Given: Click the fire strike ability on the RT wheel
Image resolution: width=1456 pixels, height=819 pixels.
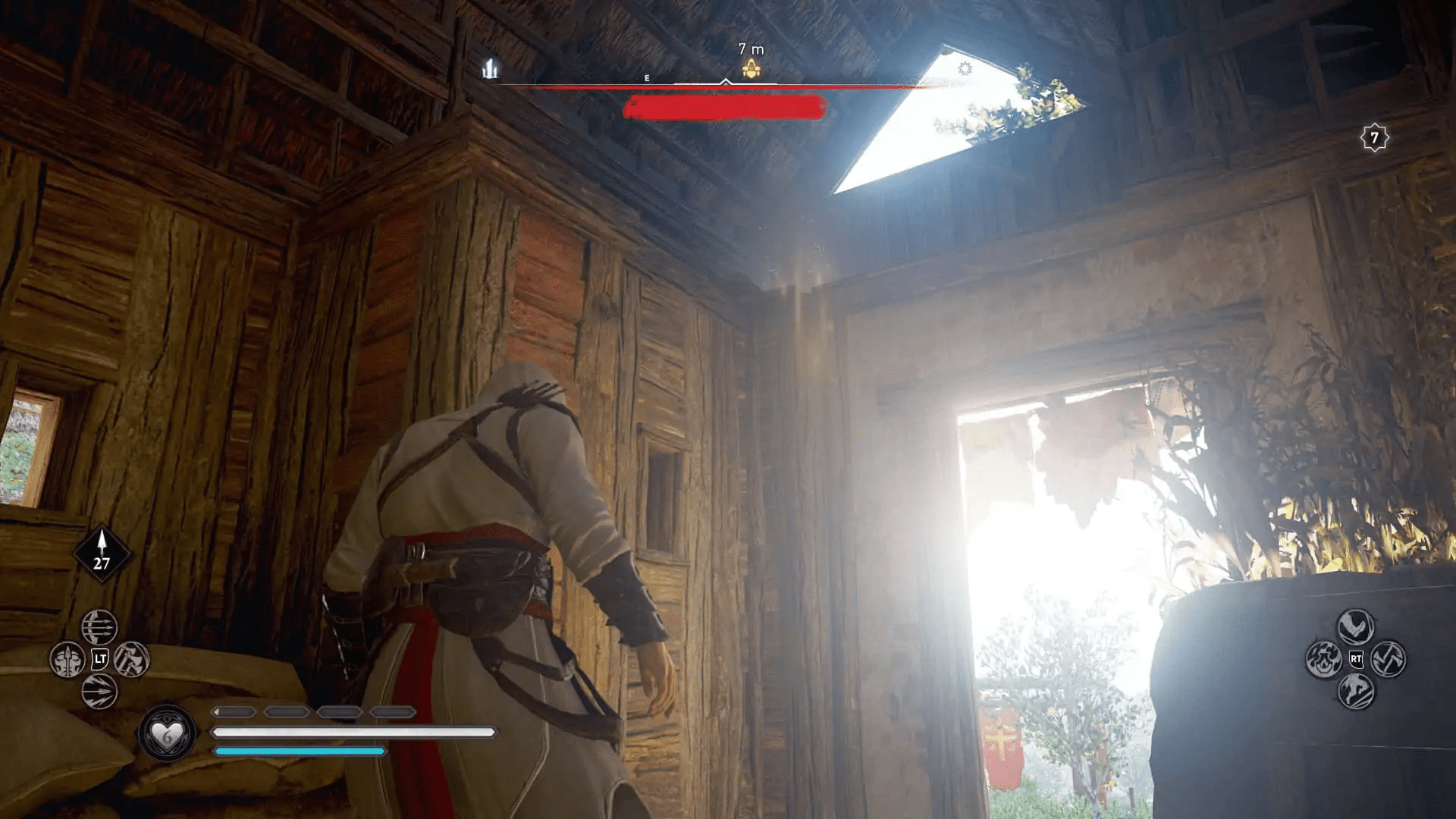Looking at the screenshot, I should [1324, 659].
